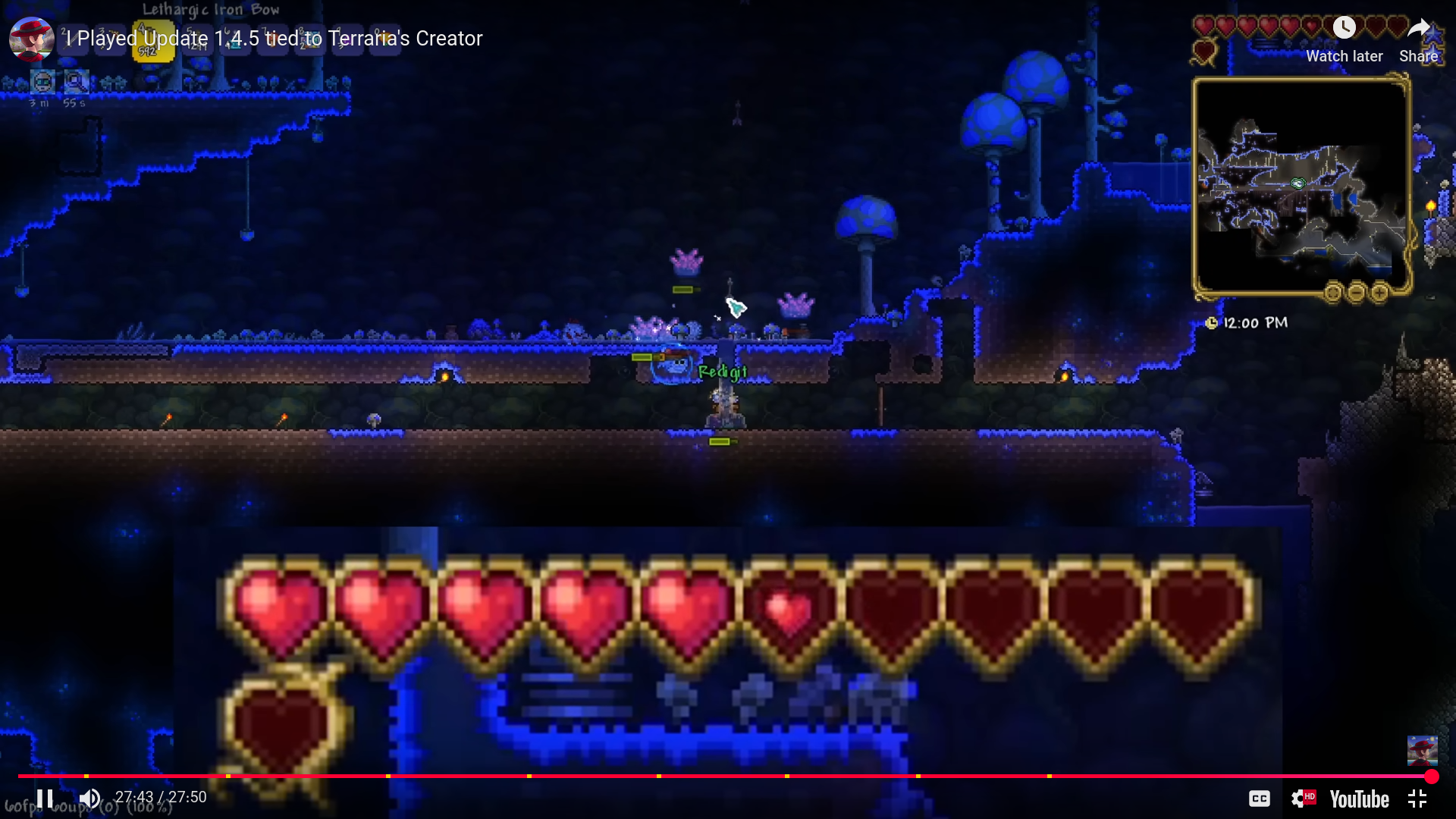This screenshot has width=1456, height=819.
Task: Reset the minimap zoom with the round button left of minus
Action: (1333, 293)
